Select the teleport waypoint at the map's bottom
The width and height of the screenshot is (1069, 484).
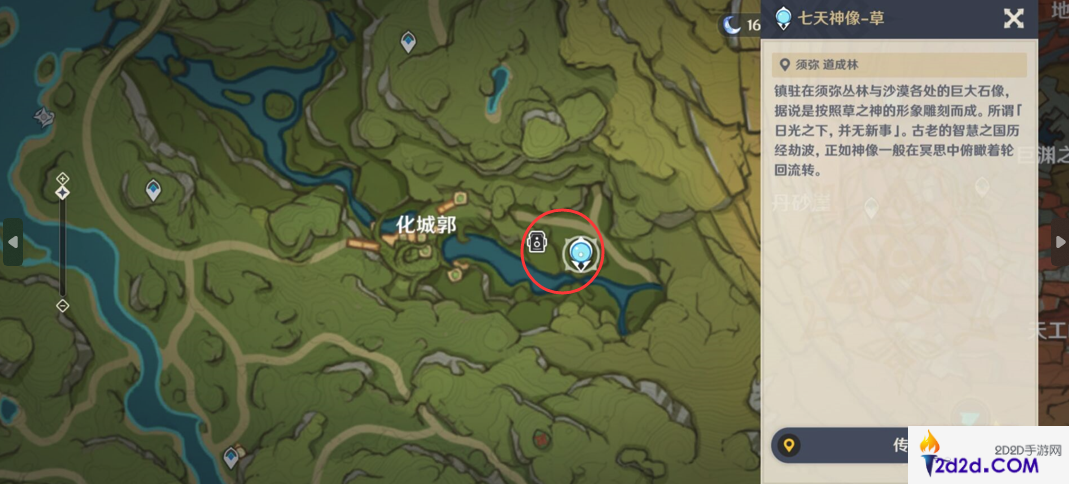(232, 458)
